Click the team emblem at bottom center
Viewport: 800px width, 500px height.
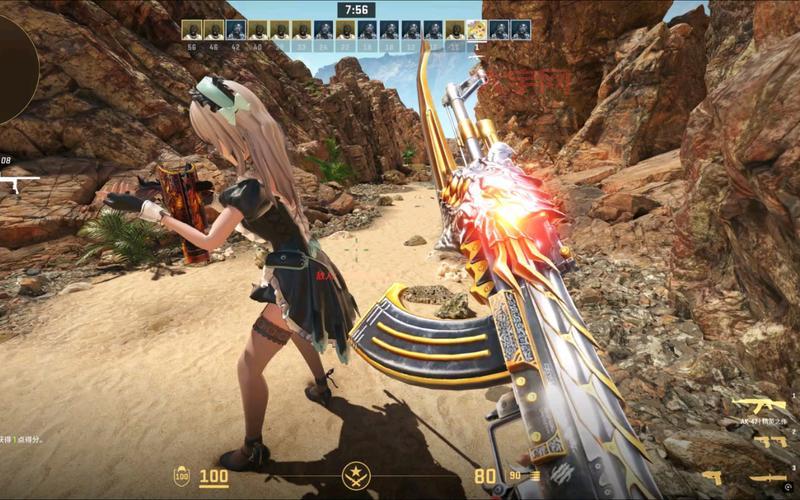click(356, 476)
